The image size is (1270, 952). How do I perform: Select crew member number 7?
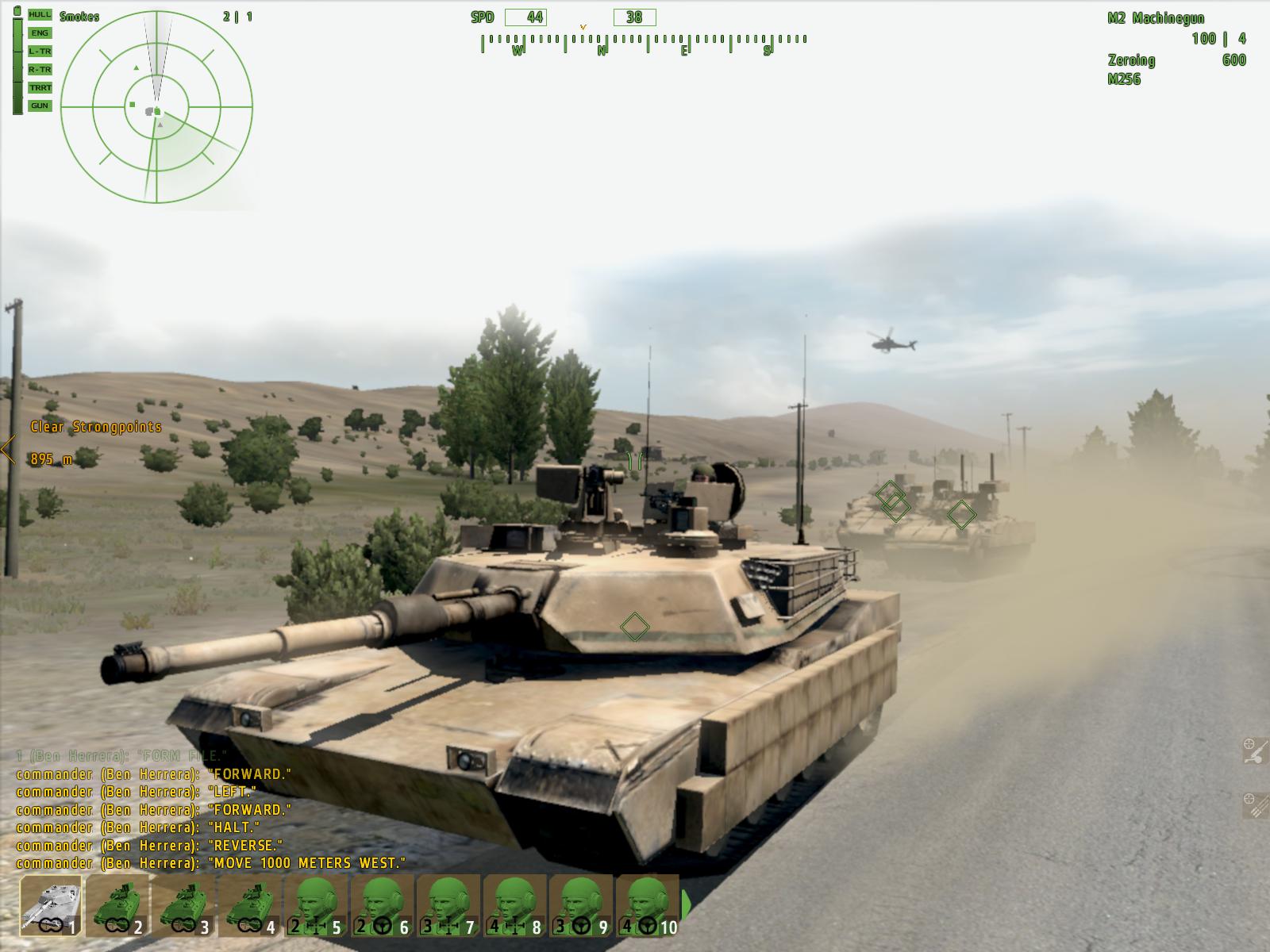click(449, 904)
